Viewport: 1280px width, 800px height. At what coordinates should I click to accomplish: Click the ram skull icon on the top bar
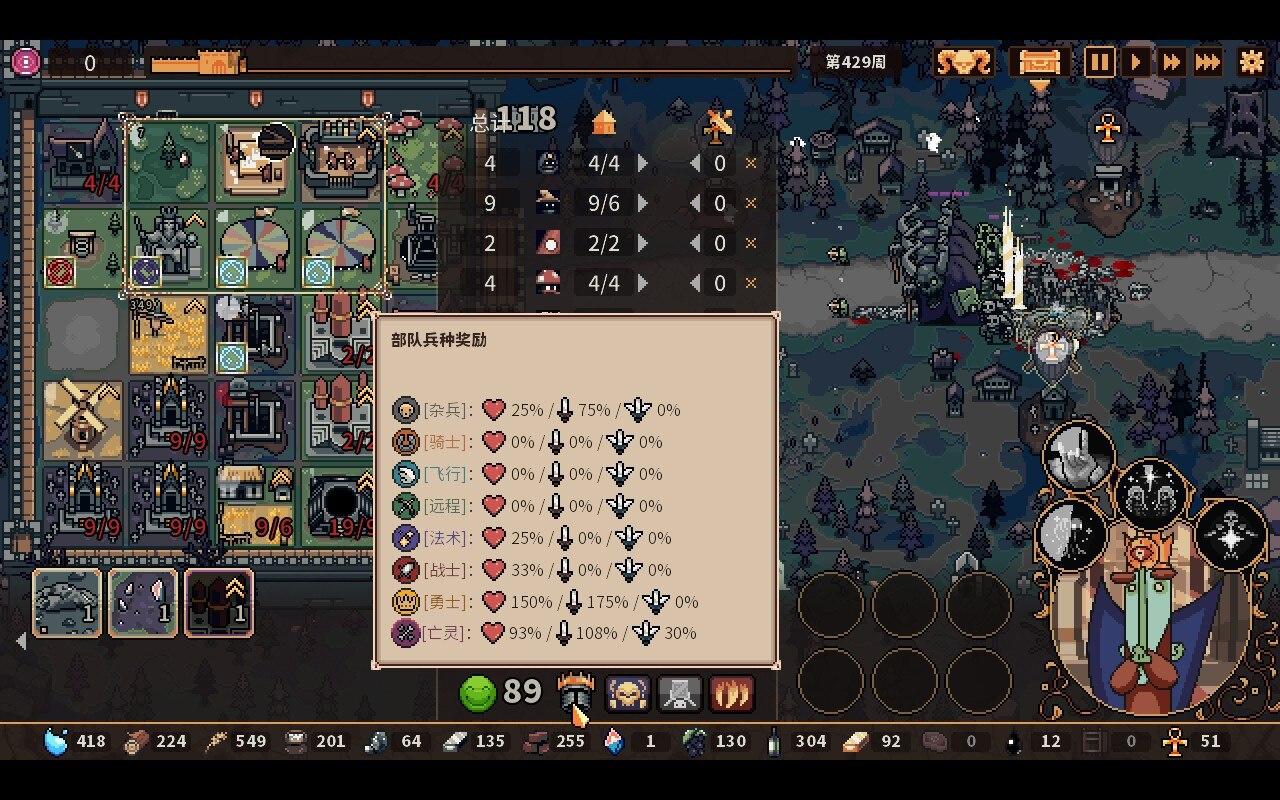pos(960,62)
